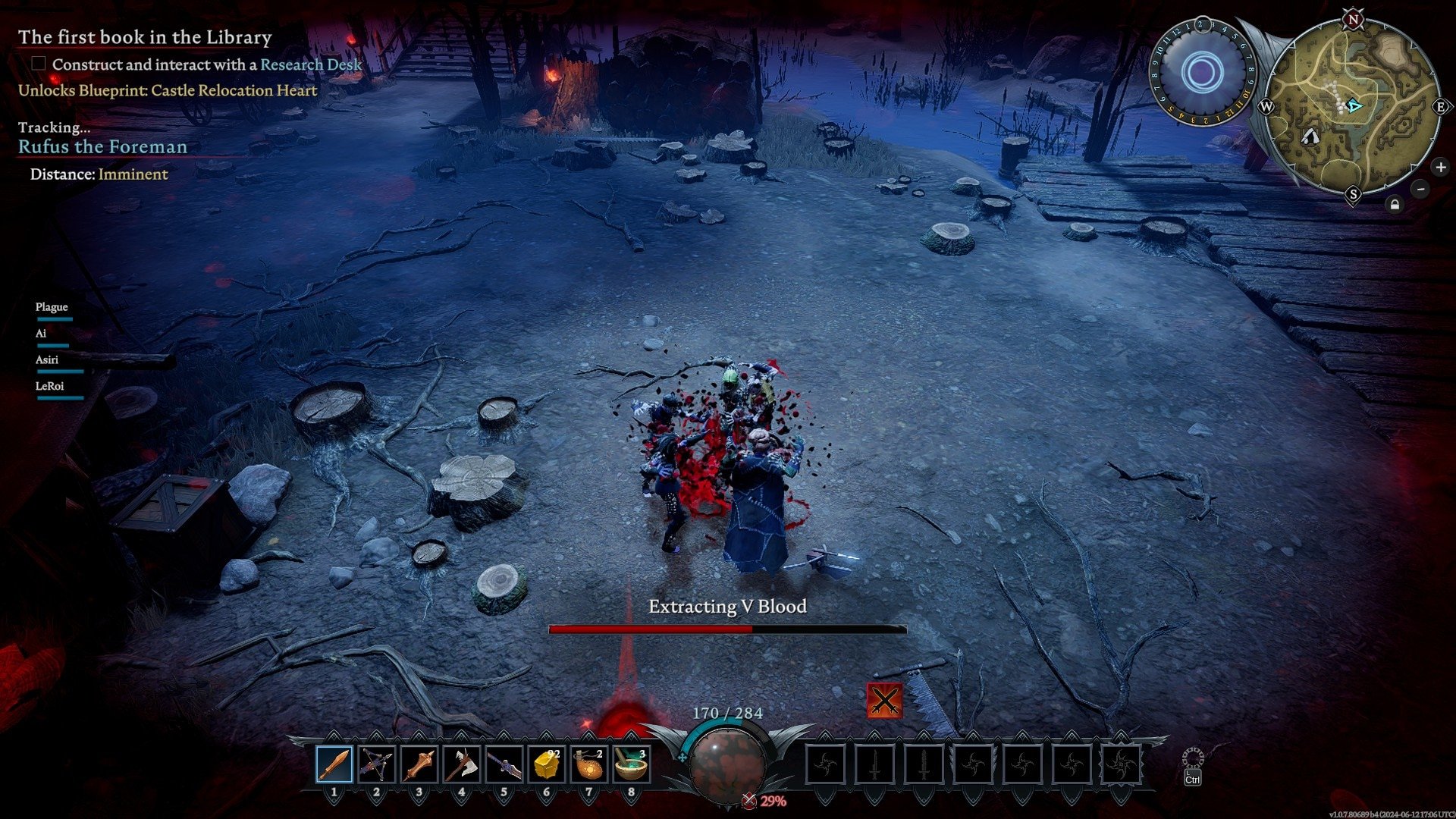The width and height of the screenshot is (1456, 819).
Task: Zoom out the minimap with minus button
Action: pos(1420,189)
